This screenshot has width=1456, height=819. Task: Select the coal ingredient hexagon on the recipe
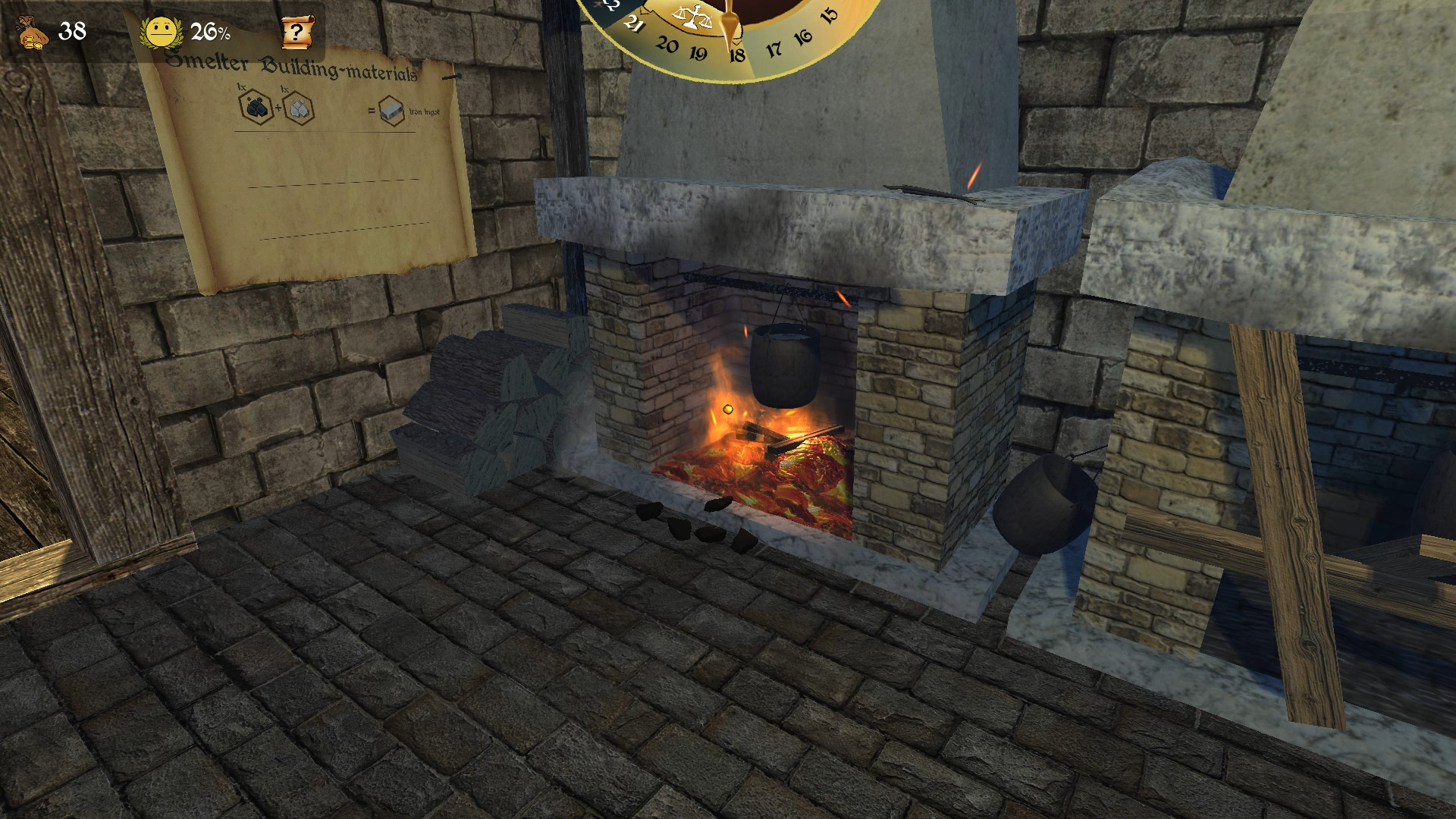256,106
